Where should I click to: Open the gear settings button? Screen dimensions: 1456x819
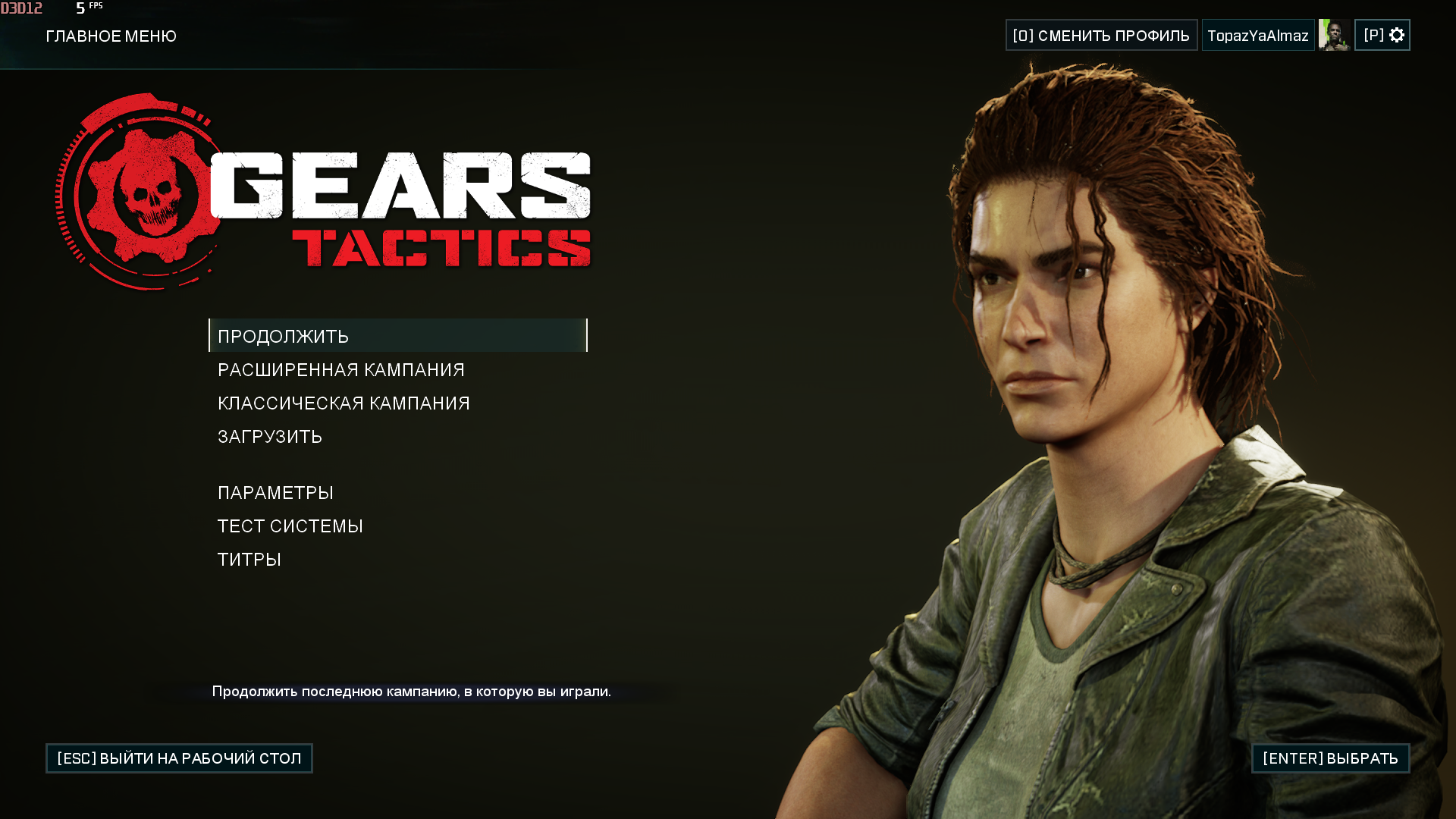click(1382, 36)
